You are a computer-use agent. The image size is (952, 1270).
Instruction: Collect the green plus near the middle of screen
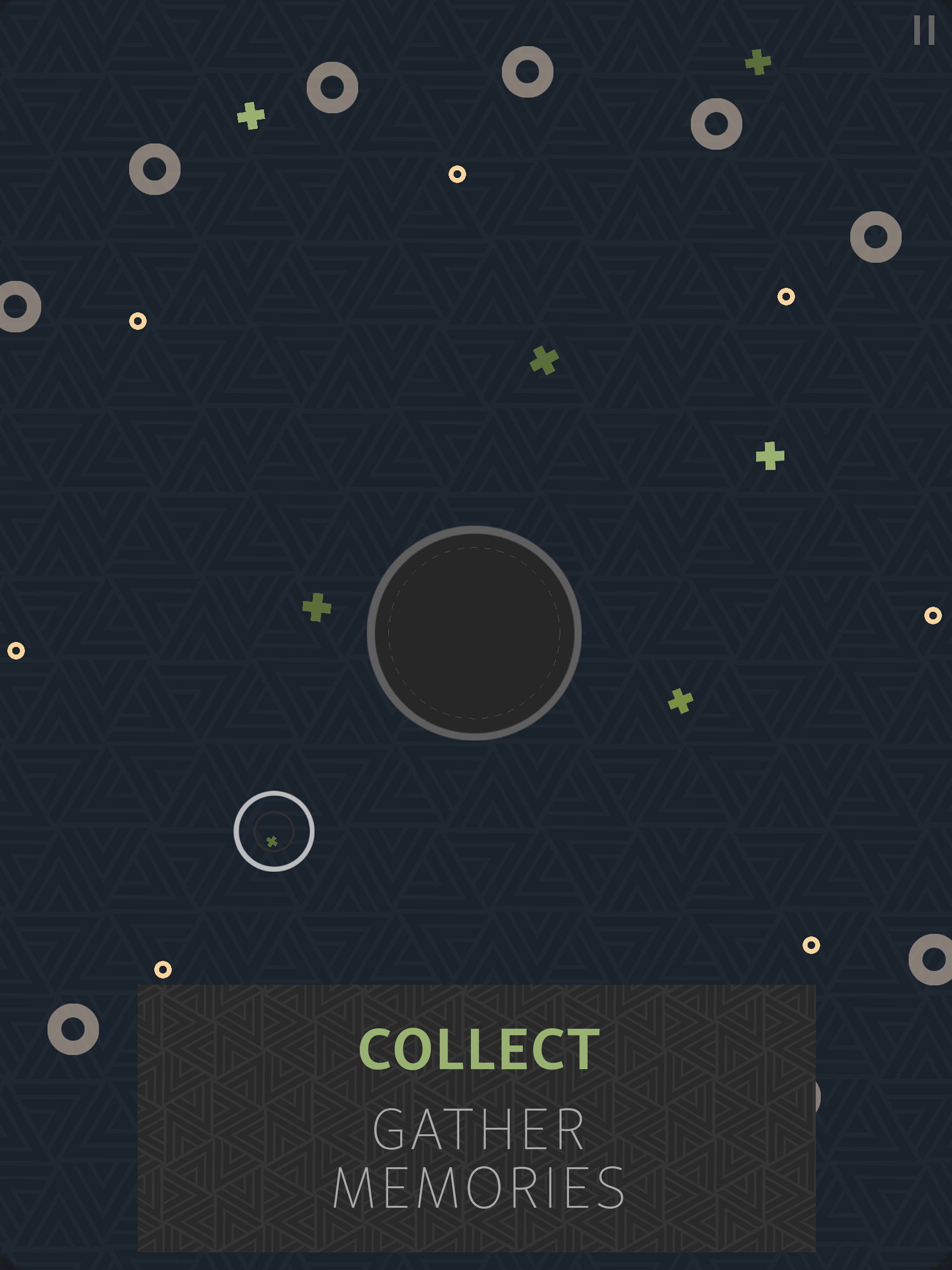(544, 362)
